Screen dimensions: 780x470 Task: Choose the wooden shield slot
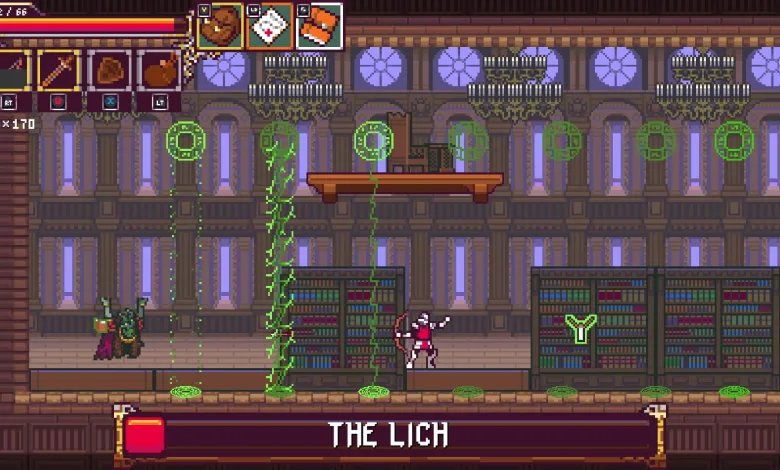coord(109,70)
